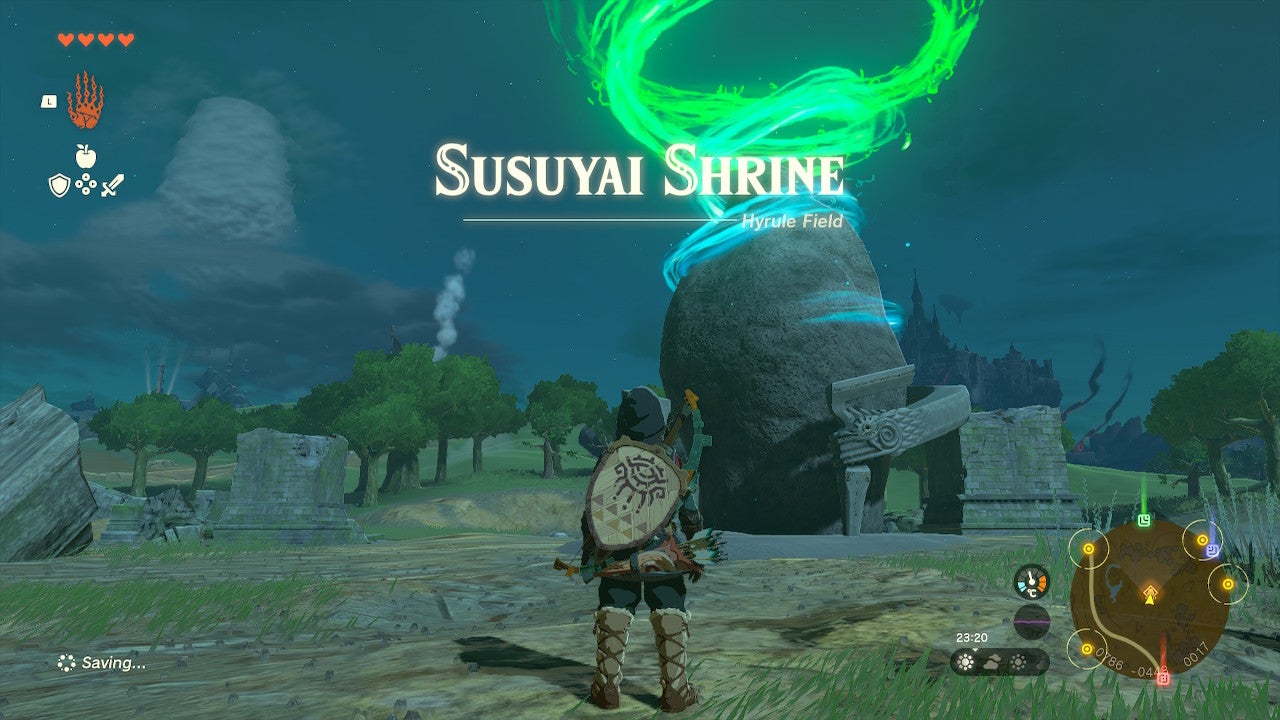Activate the orange hand ability icon
Screen dimensions: 1280x720
tap(85, 101)
